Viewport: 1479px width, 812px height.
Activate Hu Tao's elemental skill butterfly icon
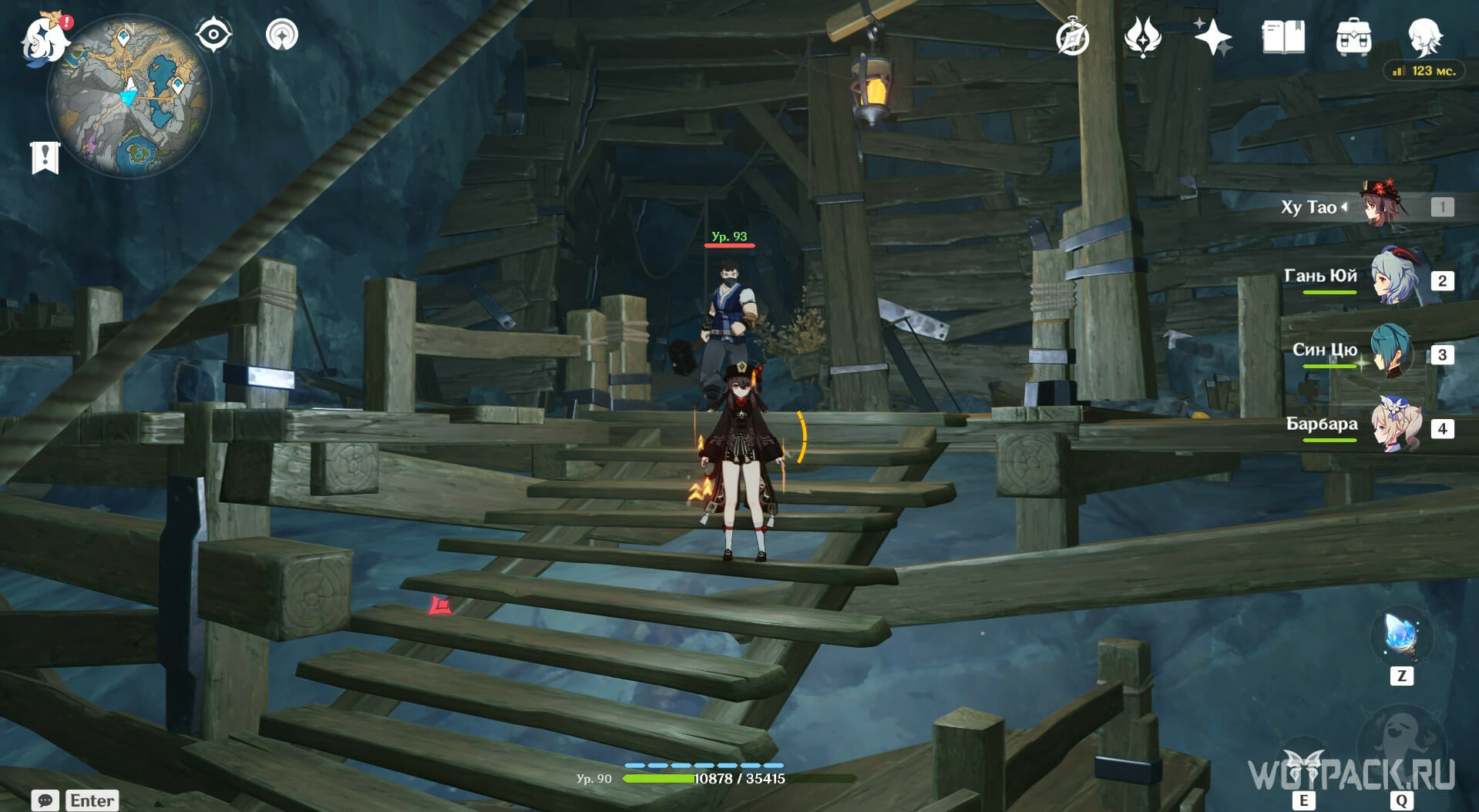pyautogui.click(x=1304, y=766)
